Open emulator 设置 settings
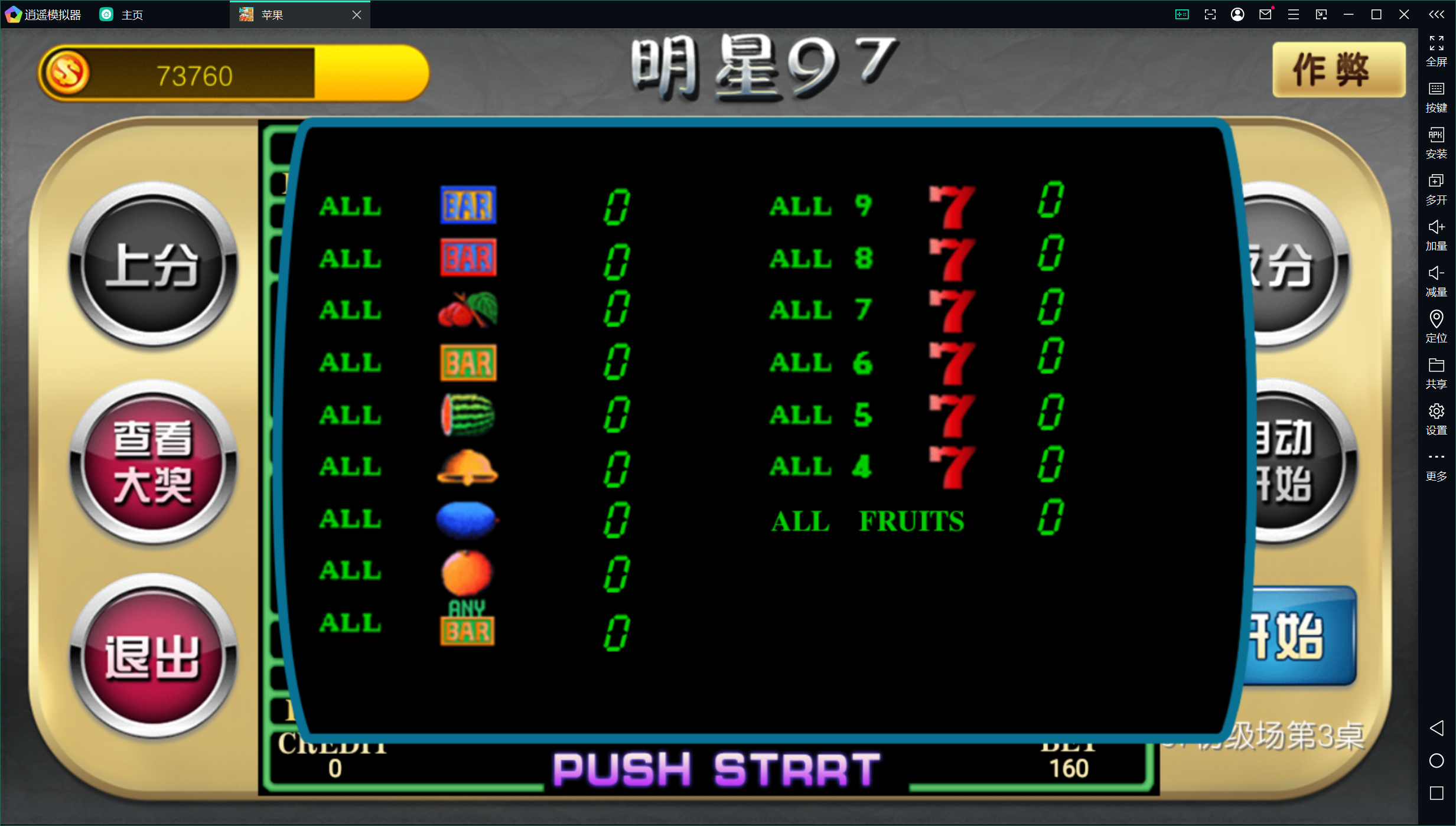Image resolution: width=1456 pixels, height=826 pixels. 1437,419
